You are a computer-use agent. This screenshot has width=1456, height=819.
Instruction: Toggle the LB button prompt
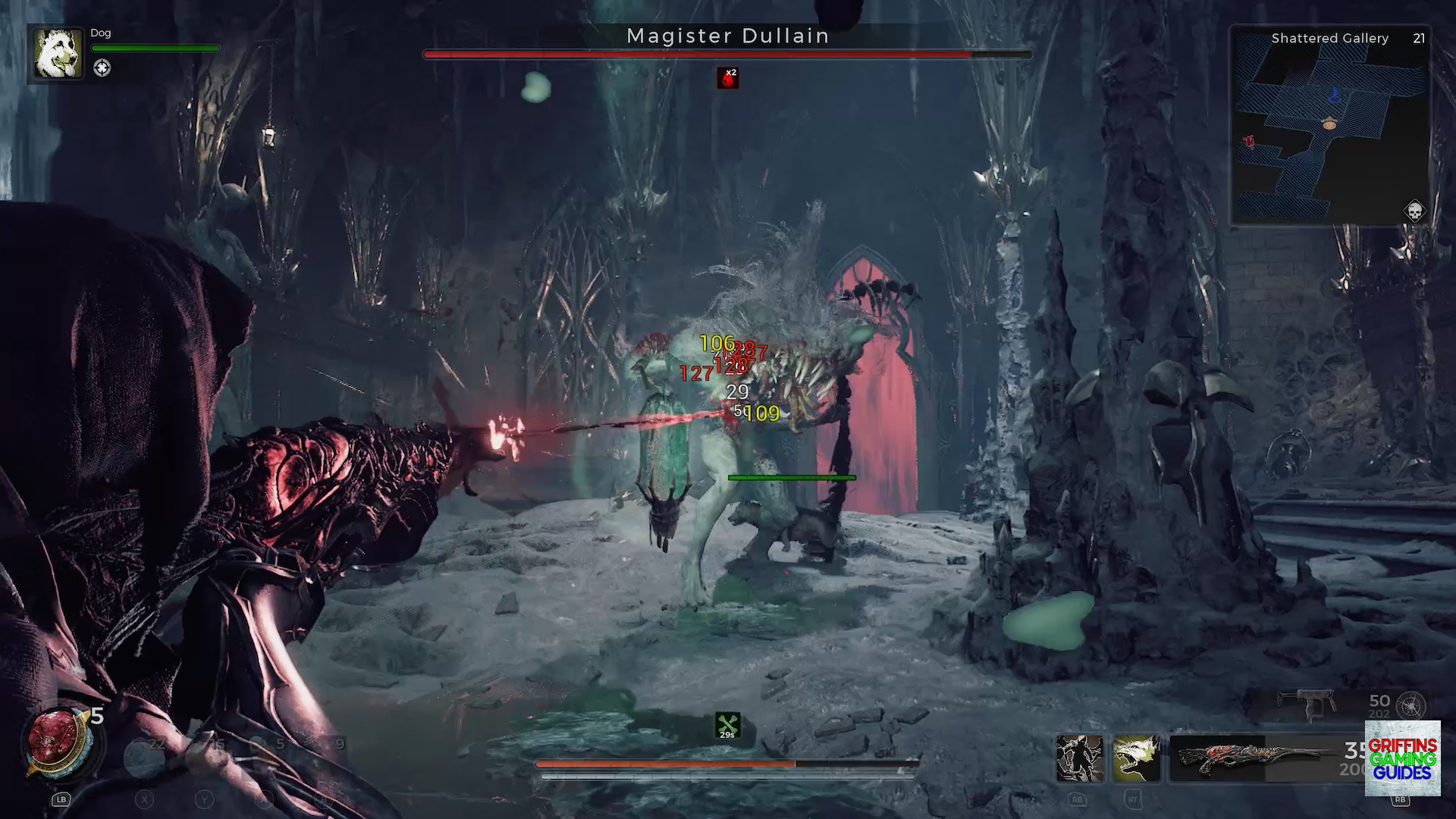tap(61, 799)
